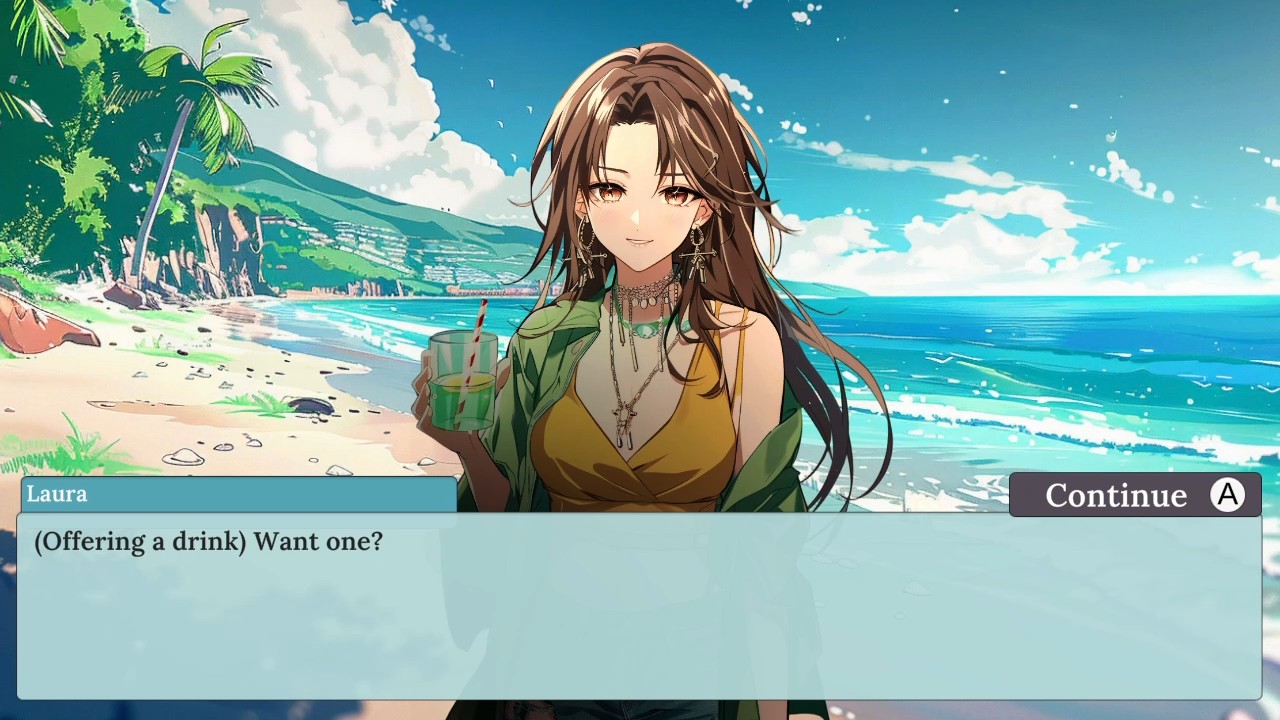Click the white circular A gamepad glyph
This screenshot has width=1280, height=720.
[x=1227, y=494]
